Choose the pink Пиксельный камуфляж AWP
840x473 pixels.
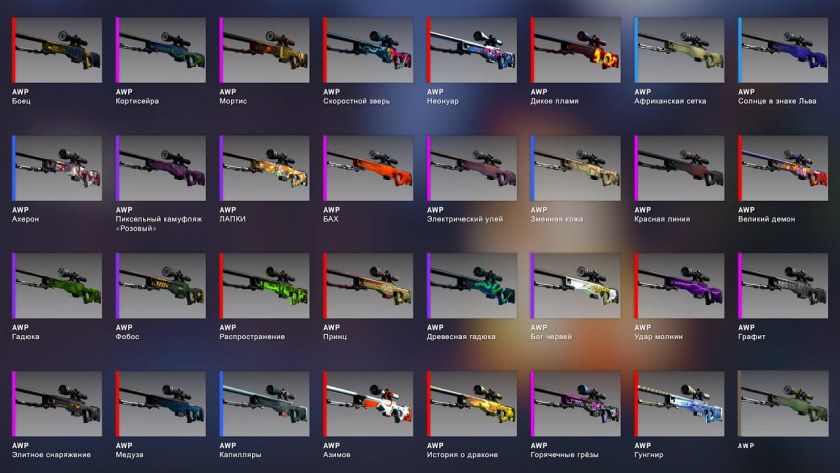click(x=161, y=168)
